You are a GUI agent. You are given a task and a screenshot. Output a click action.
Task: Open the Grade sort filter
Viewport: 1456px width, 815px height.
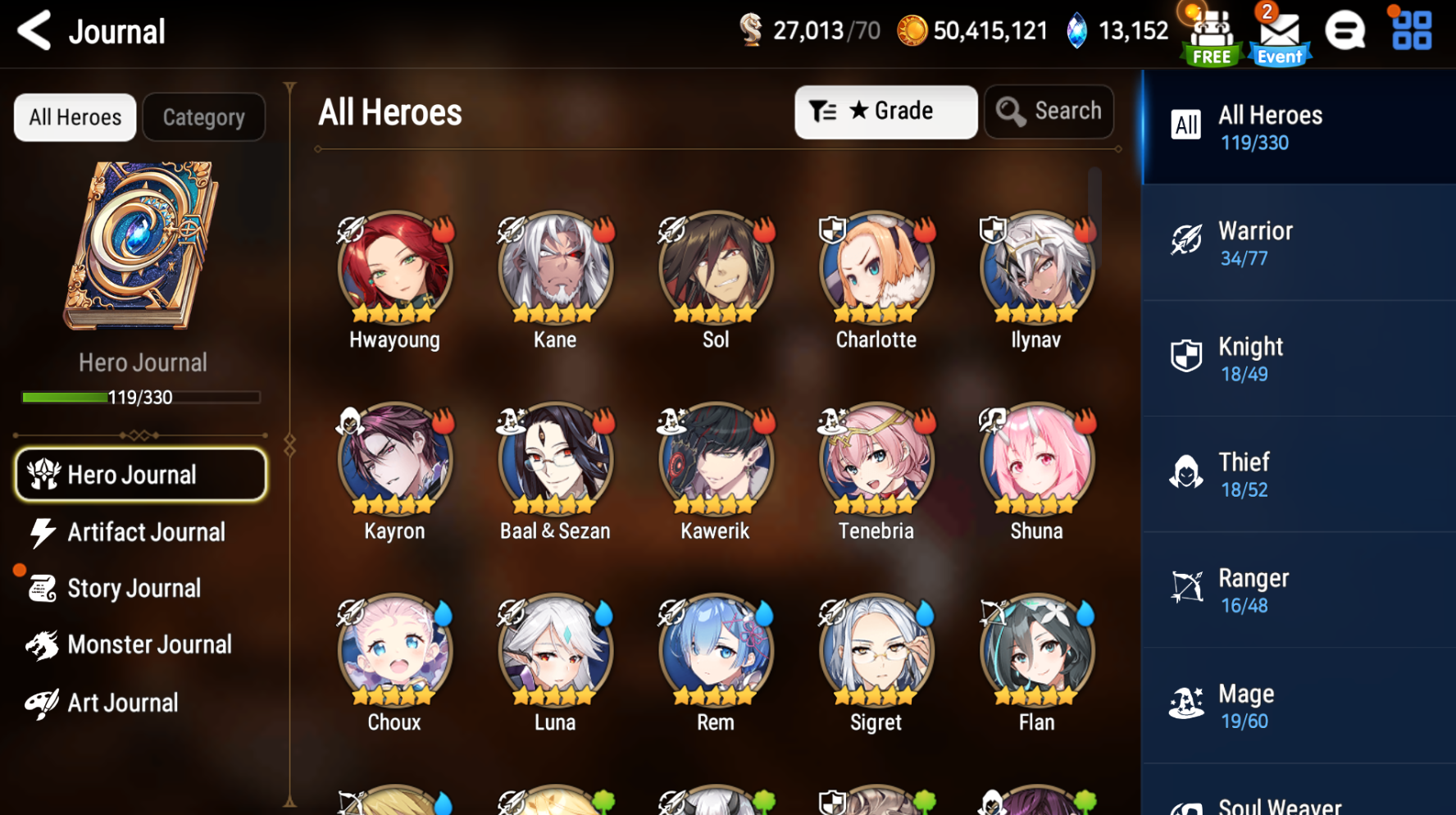[885, 112]
